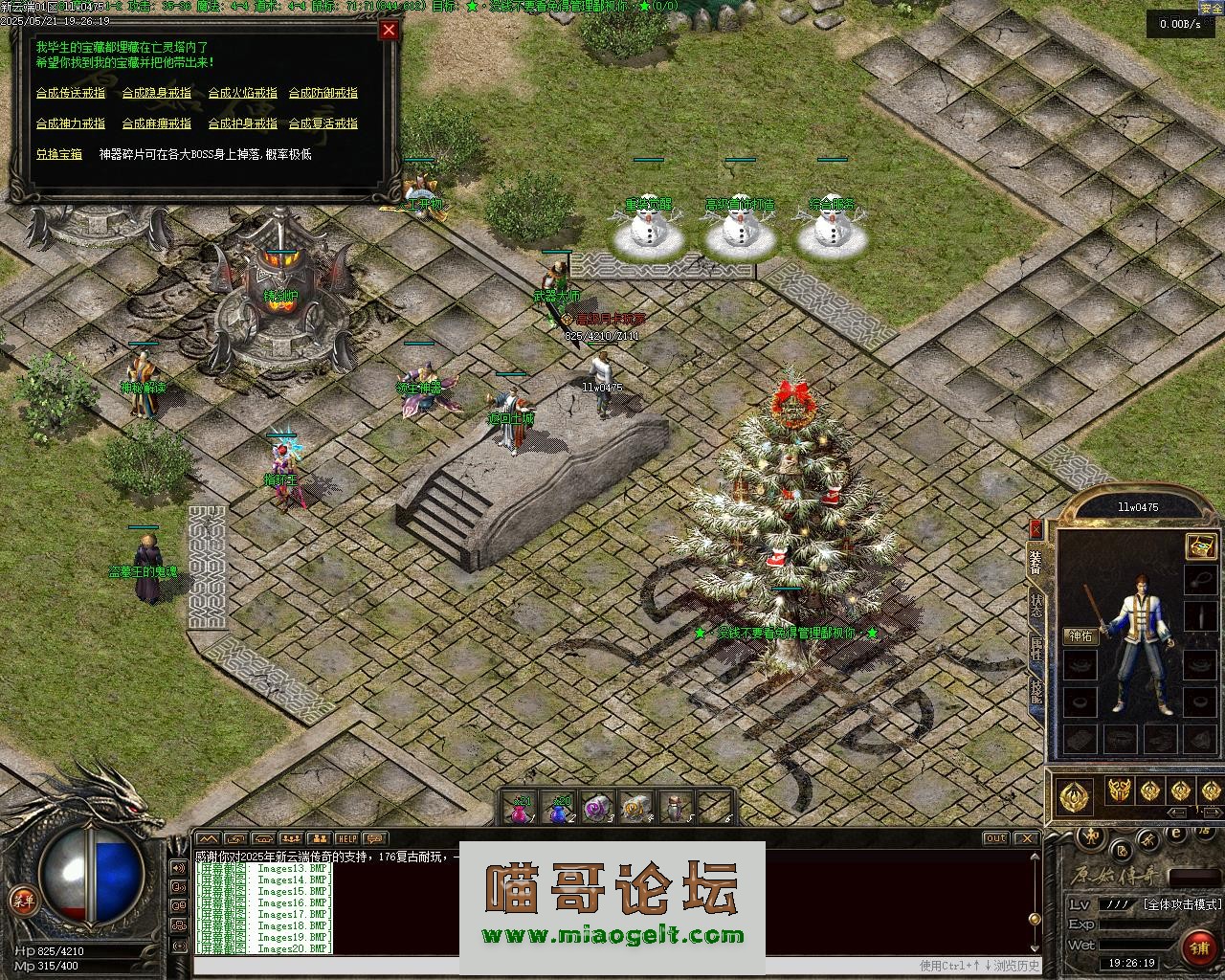The image size is (1225, 980).
Task: Open the 兑换宝箱 exchange link
Action: 59,154
